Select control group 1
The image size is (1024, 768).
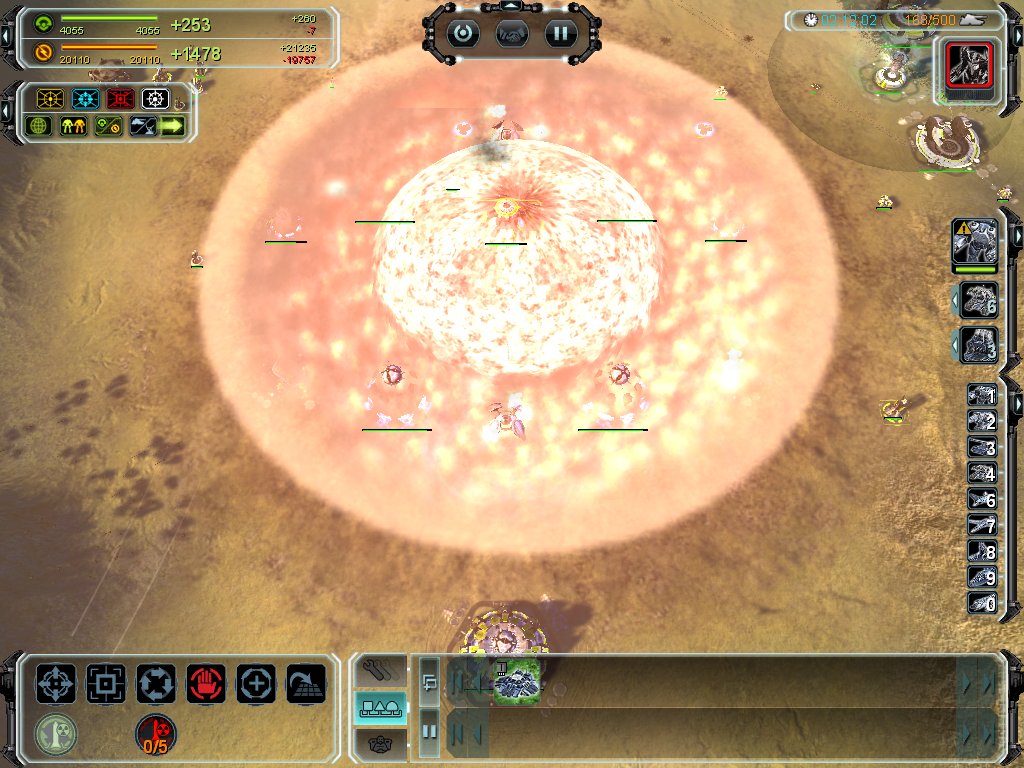click(x=981, y=396)
